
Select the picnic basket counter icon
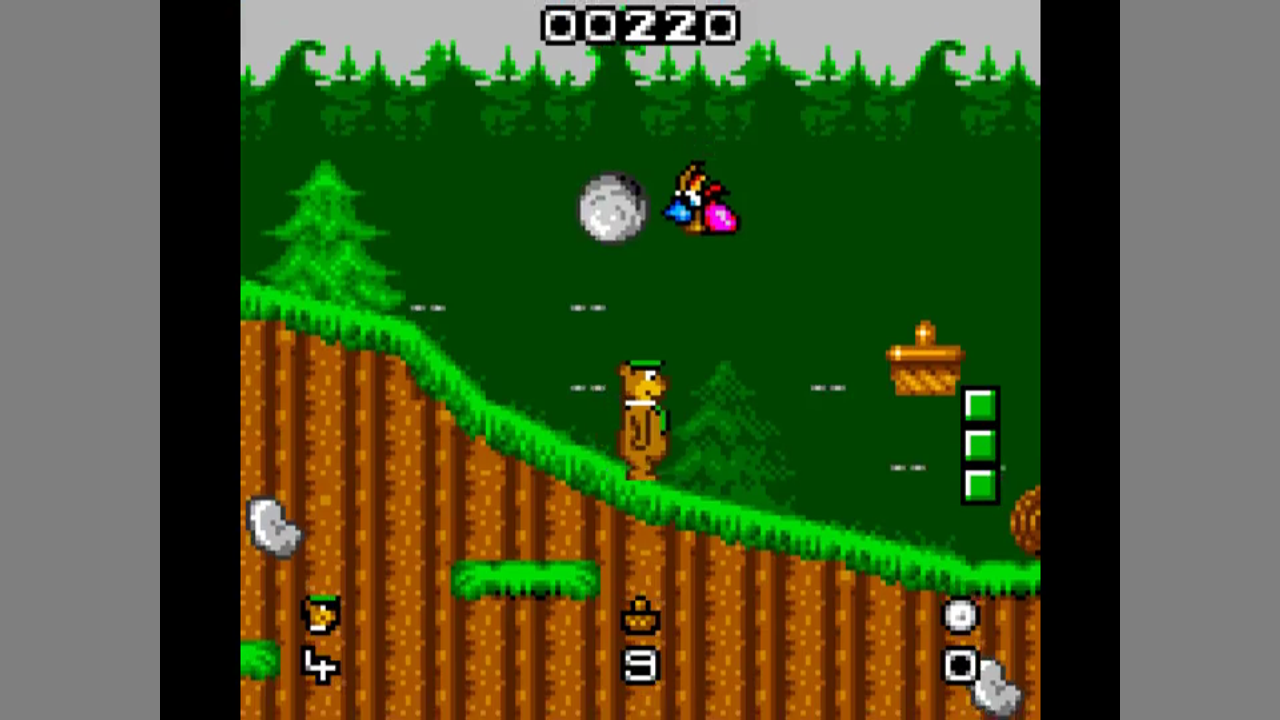640,617
